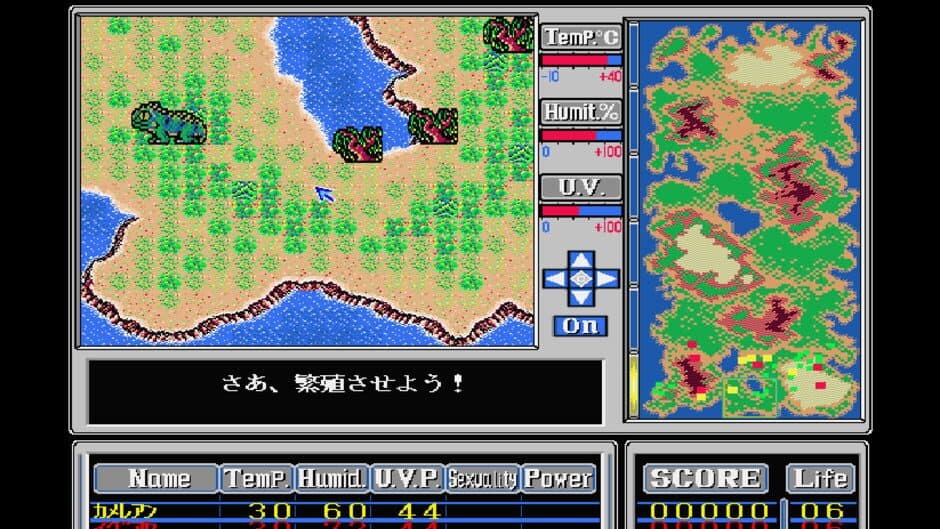The width and height of the screenshot is (940, 529).
Task: Change the U.V. level bar
Action: 581,210
